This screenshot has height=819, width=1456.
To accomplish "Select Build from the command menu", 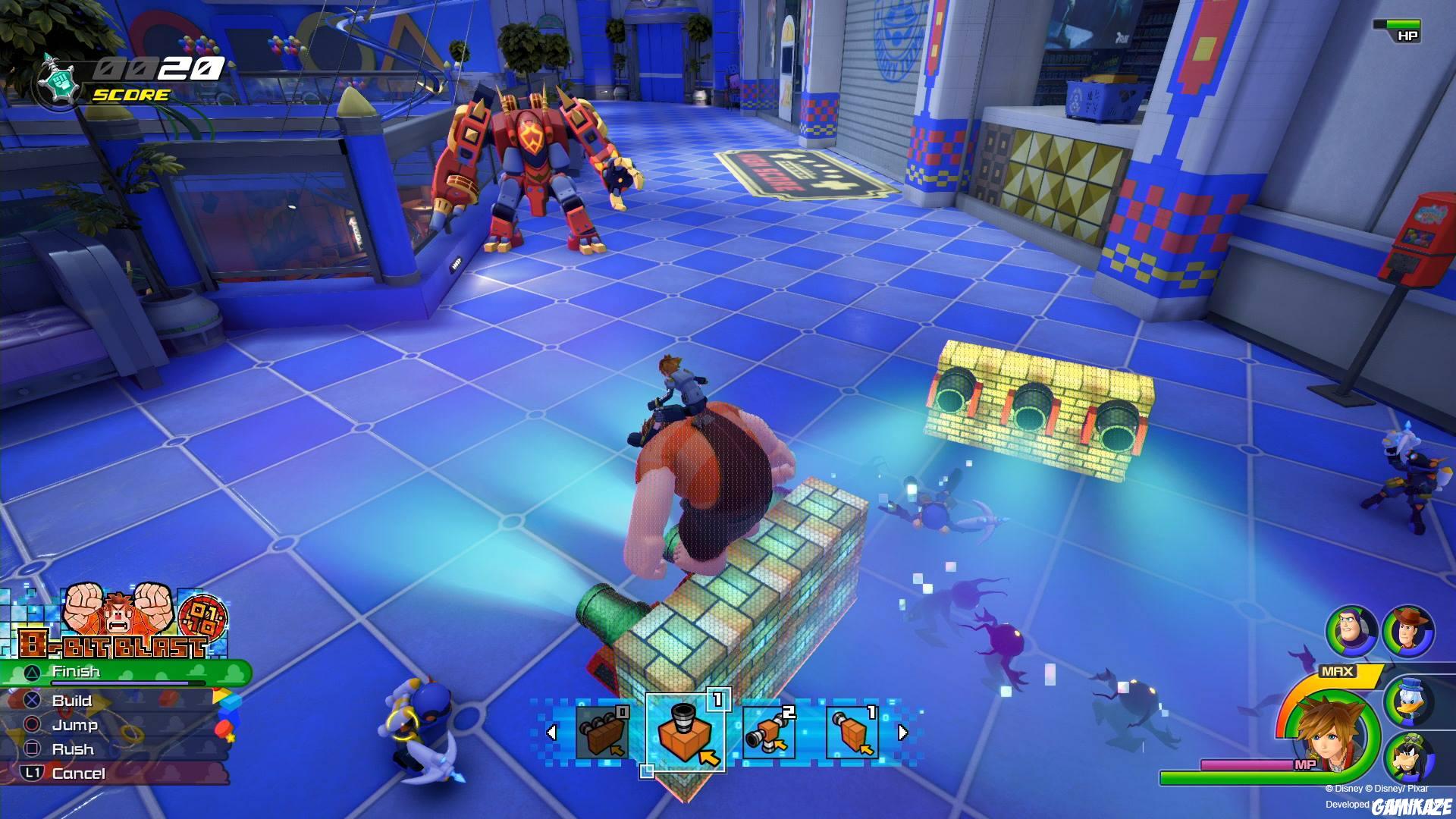I will click(x=73, y=701).
